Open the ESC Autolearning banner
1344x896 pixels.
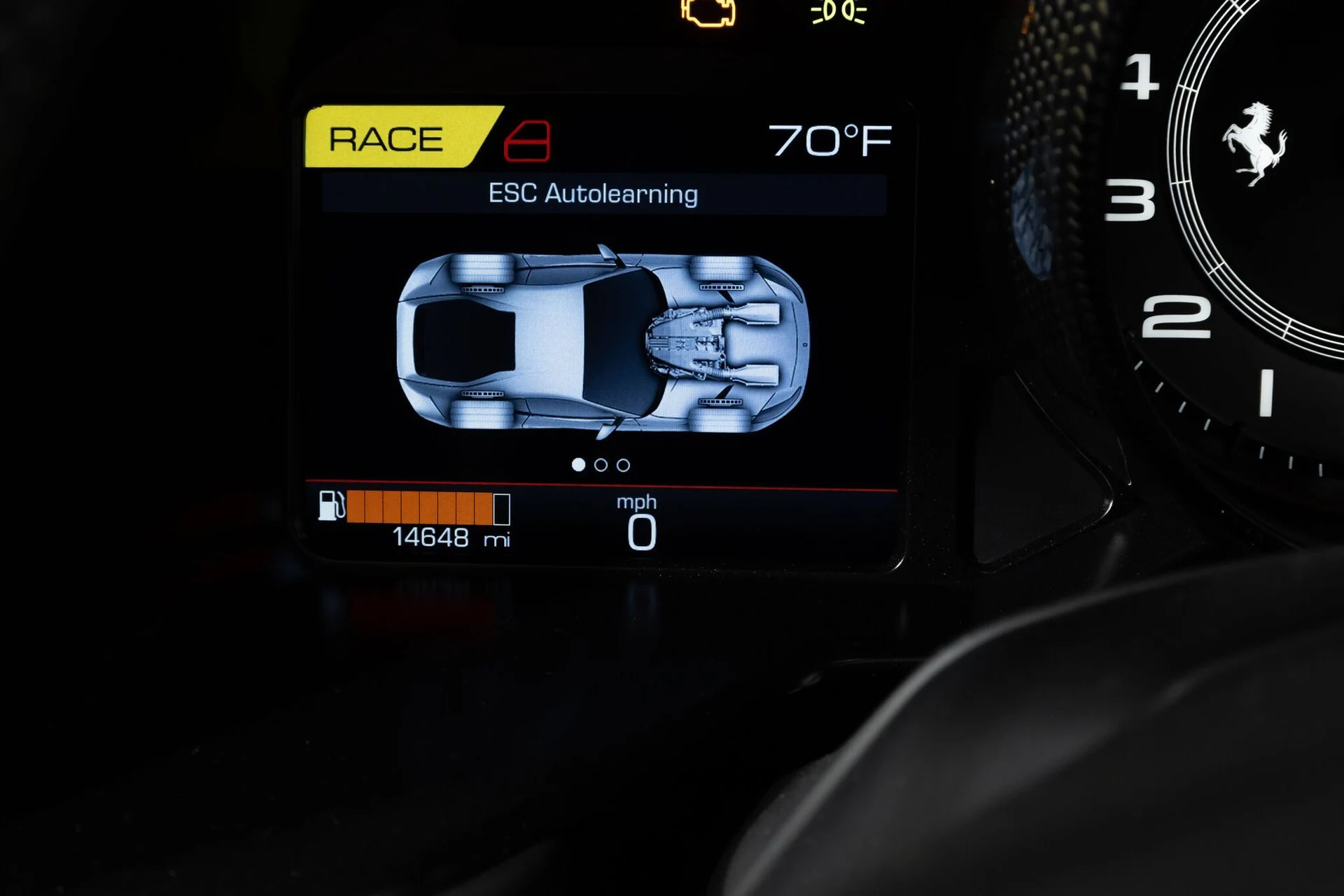click(x=603, y=194)
